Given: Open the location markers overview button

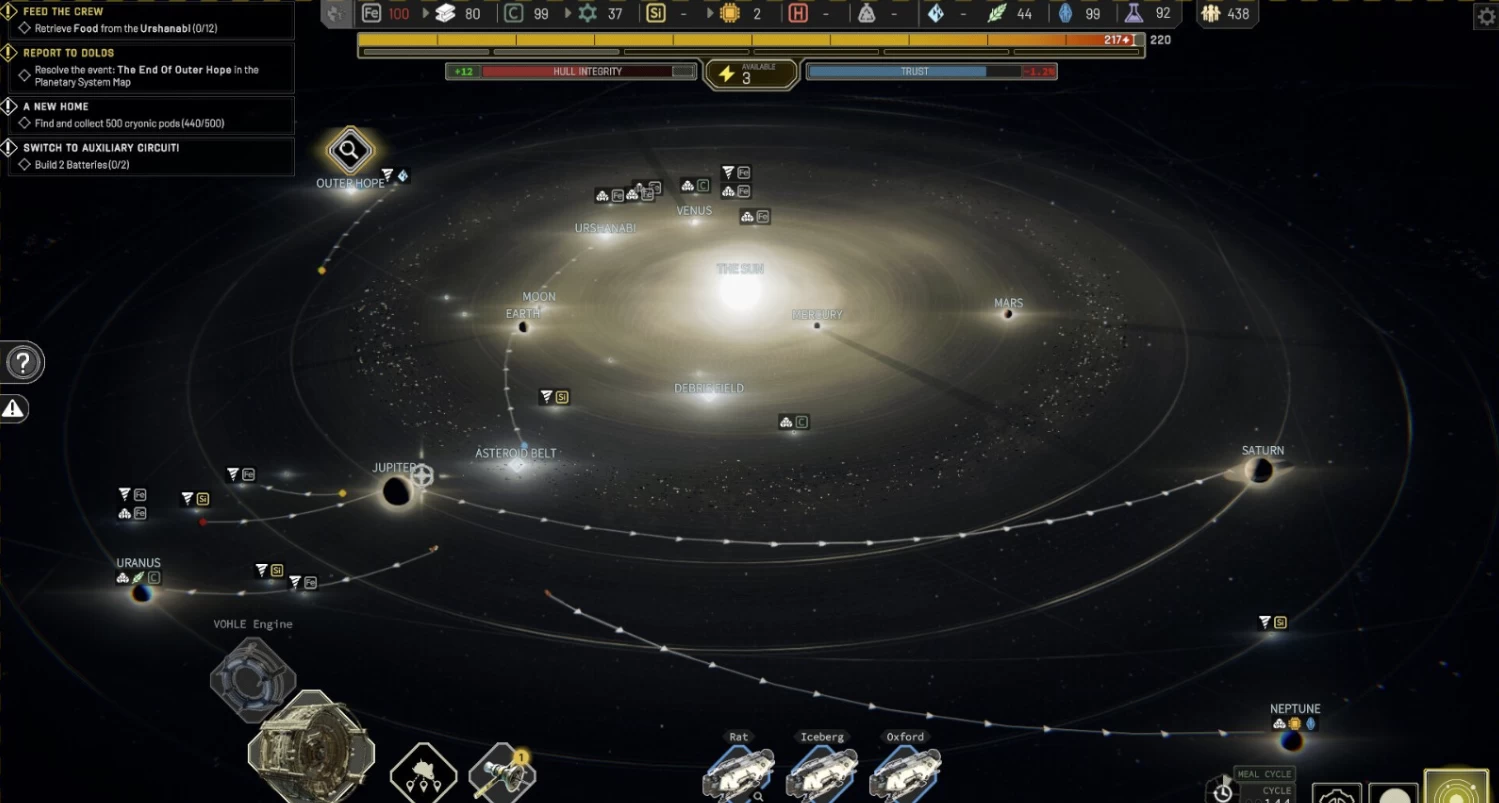Looking at the screenshot, I should coord(423,774).
